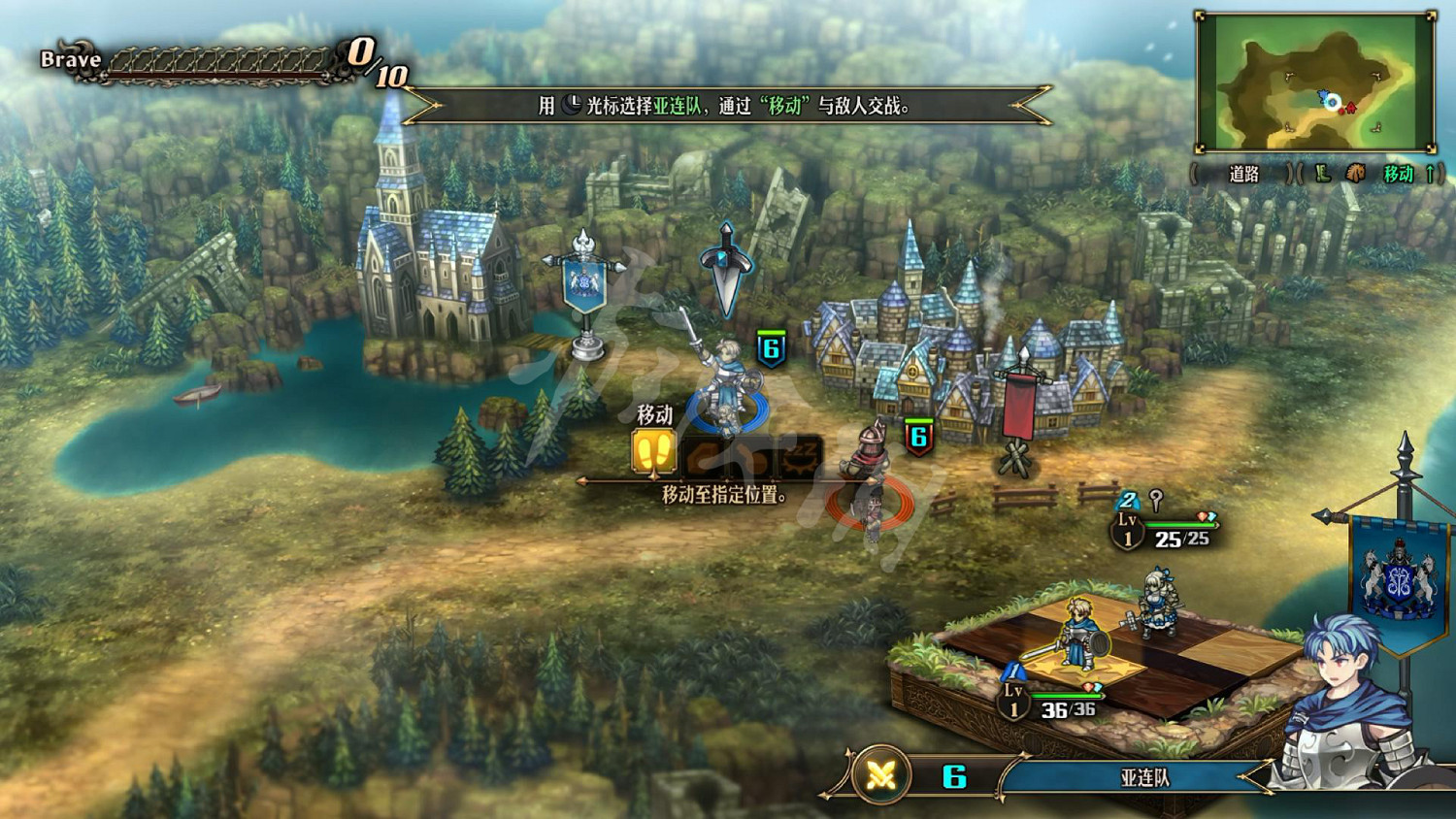1456x819 pixels.
Task: Choose the sleeping zzz rest command
Action: 802,454
